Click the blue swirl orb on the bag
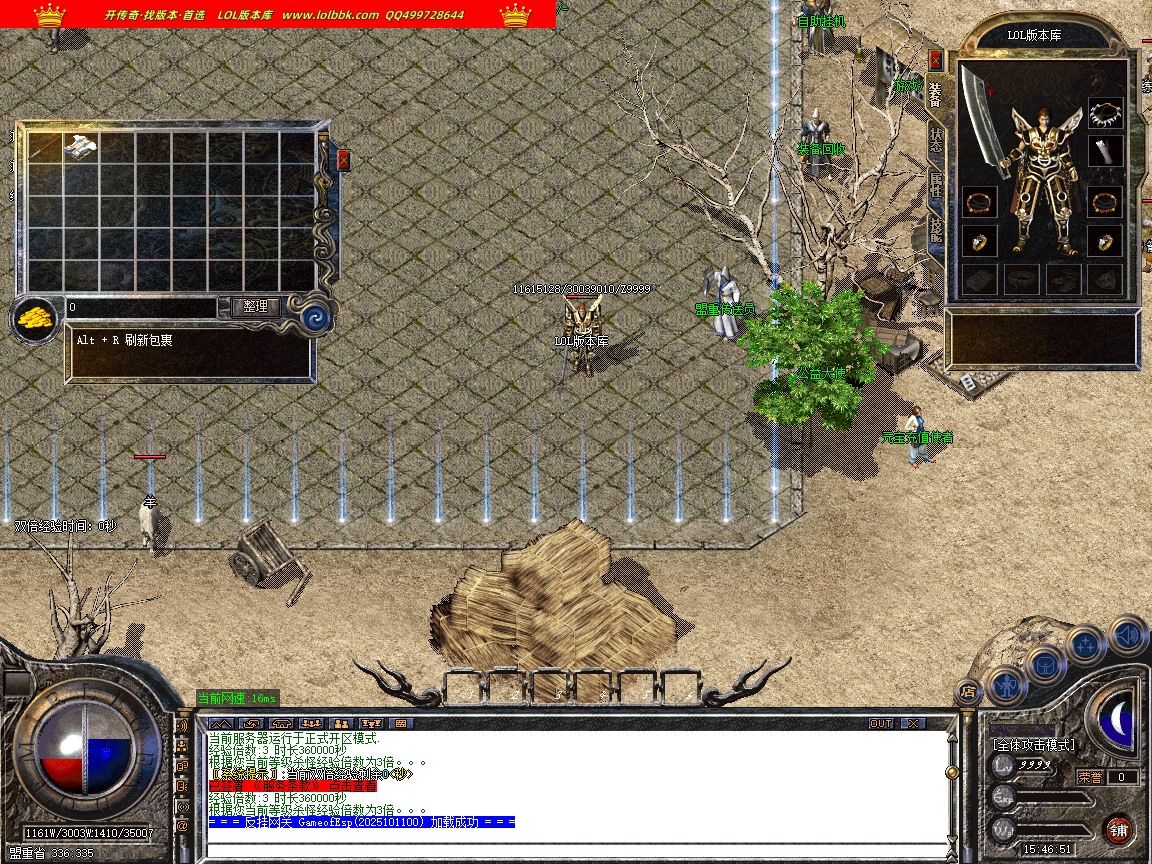The image size is (1152, 864). click(x=317, y=318)
